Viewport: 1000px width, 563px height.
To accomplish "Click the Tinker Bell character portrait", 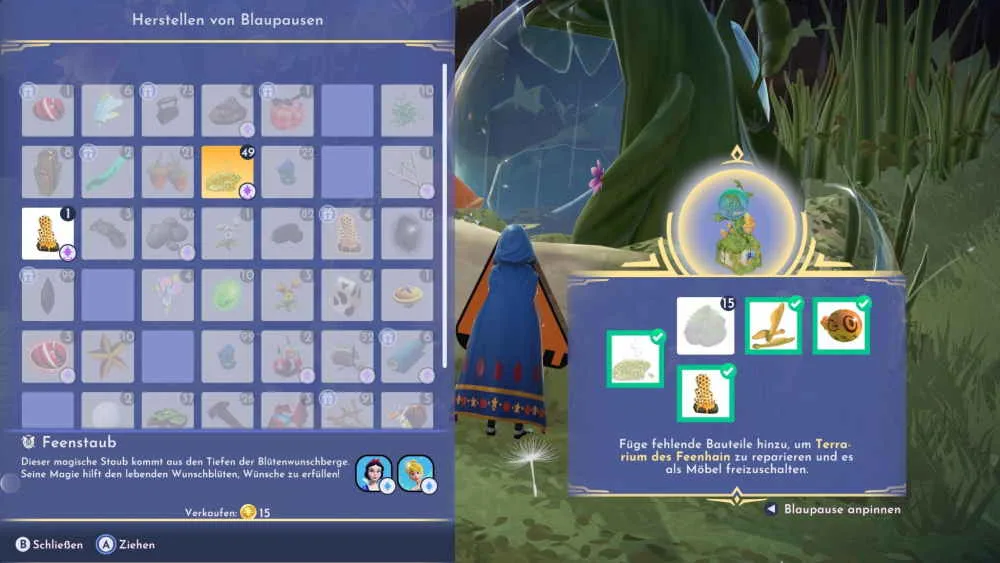I will click(416, 473).
